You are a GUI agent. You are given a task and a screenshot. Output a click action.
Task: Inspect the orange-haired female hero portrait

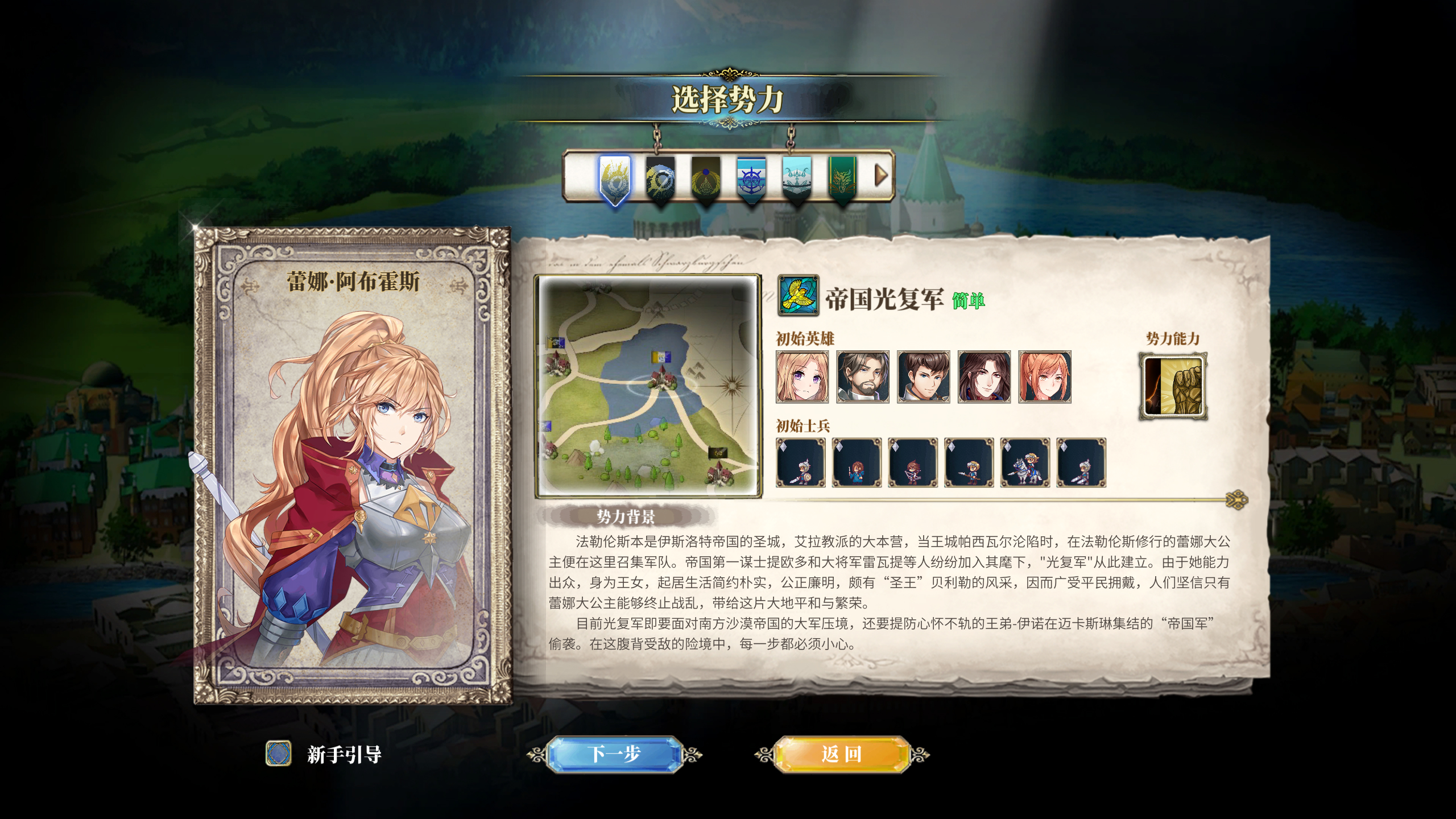click(1045, 377)
